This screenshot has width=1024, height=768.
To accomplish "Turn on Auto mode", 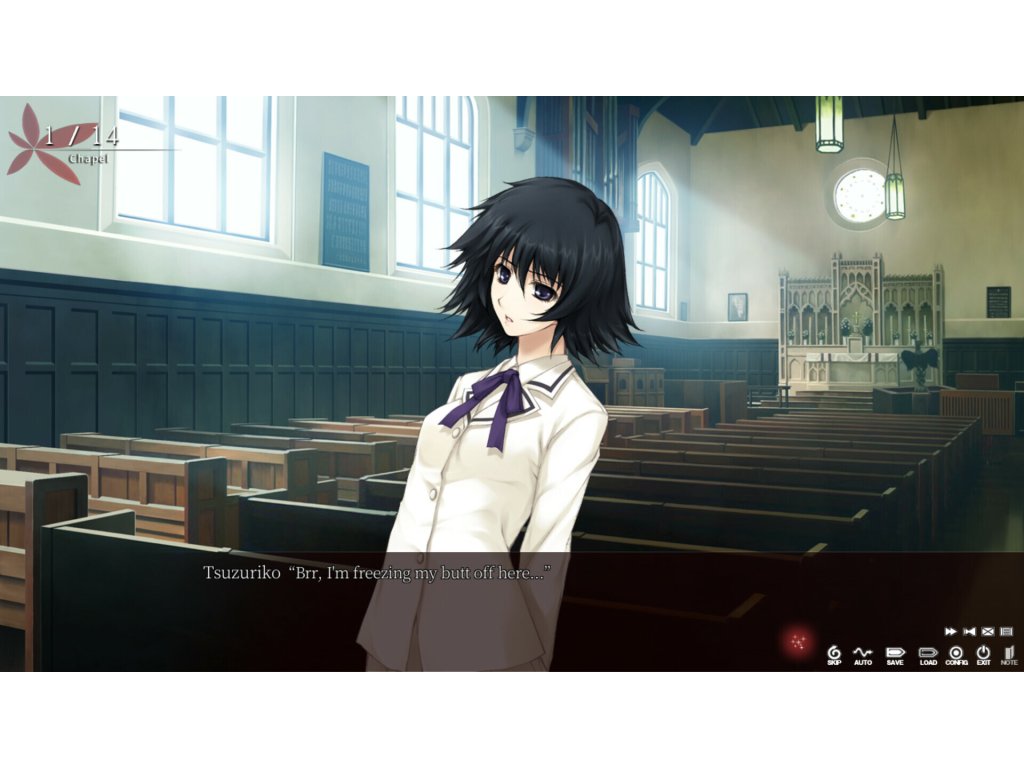I will pos(863,654).
